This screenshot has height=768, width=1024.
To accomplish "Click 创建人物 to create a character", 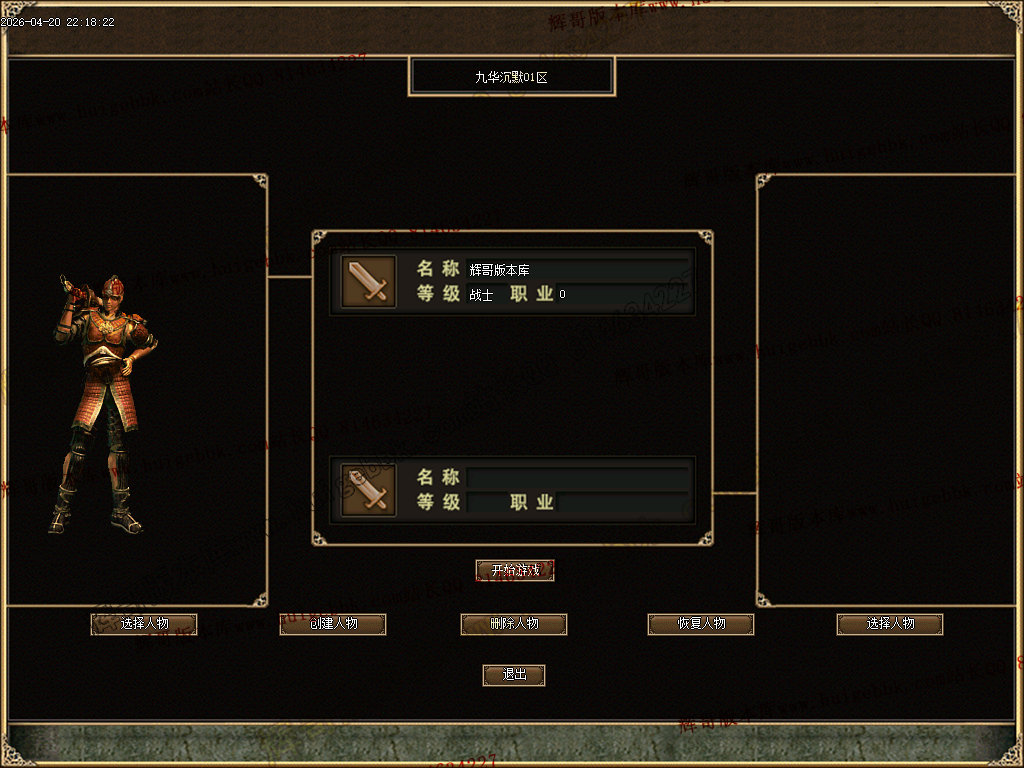I will (332, 624).
